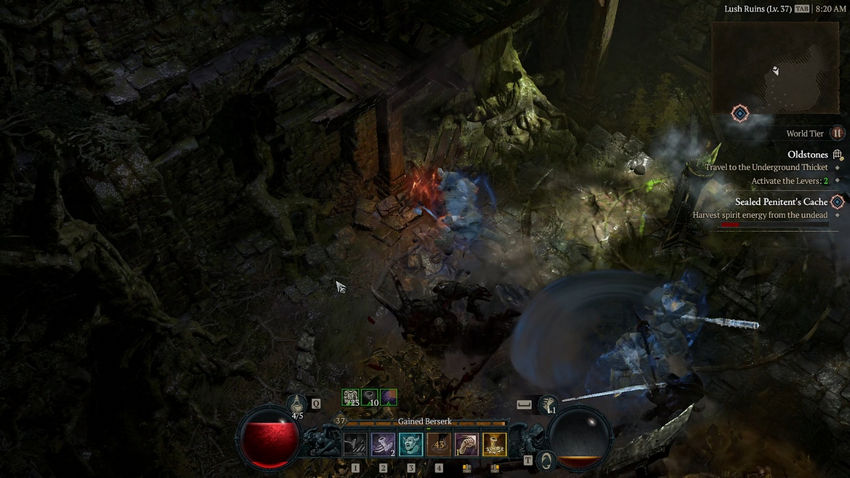This screenshot has height=478, width=850.
Task: Activate the whirlwind skill in slot two
Action: (383, 444)
